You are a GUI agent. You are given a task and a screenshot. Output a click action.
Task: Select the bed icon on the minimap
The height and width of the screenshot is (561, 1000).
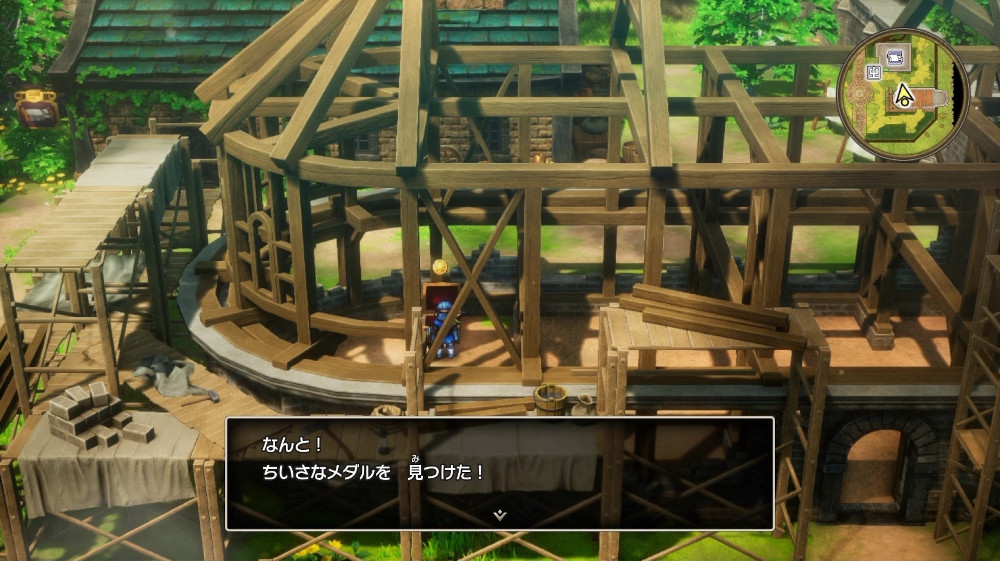(x=894, y=58)
